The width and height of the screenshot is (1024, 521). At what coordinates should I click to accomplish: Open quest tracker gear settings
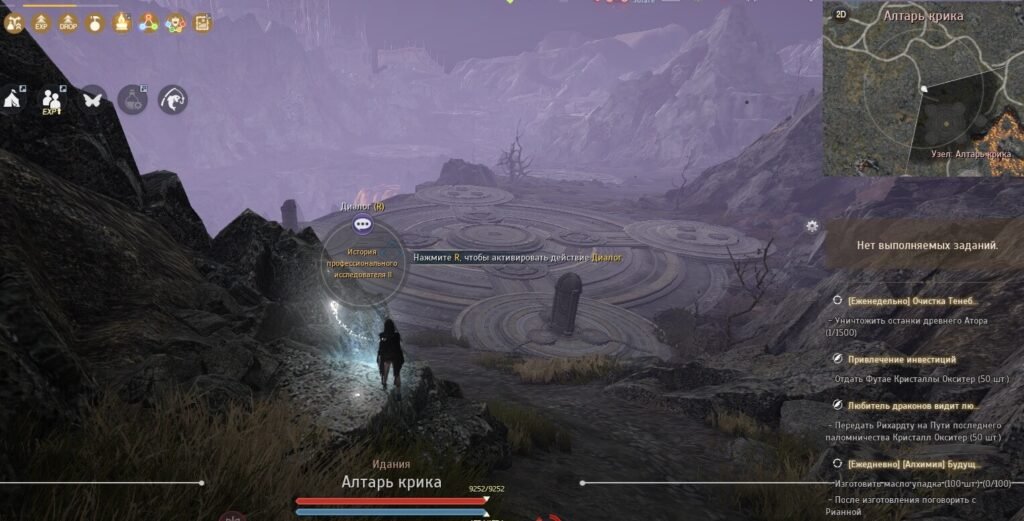812,226
